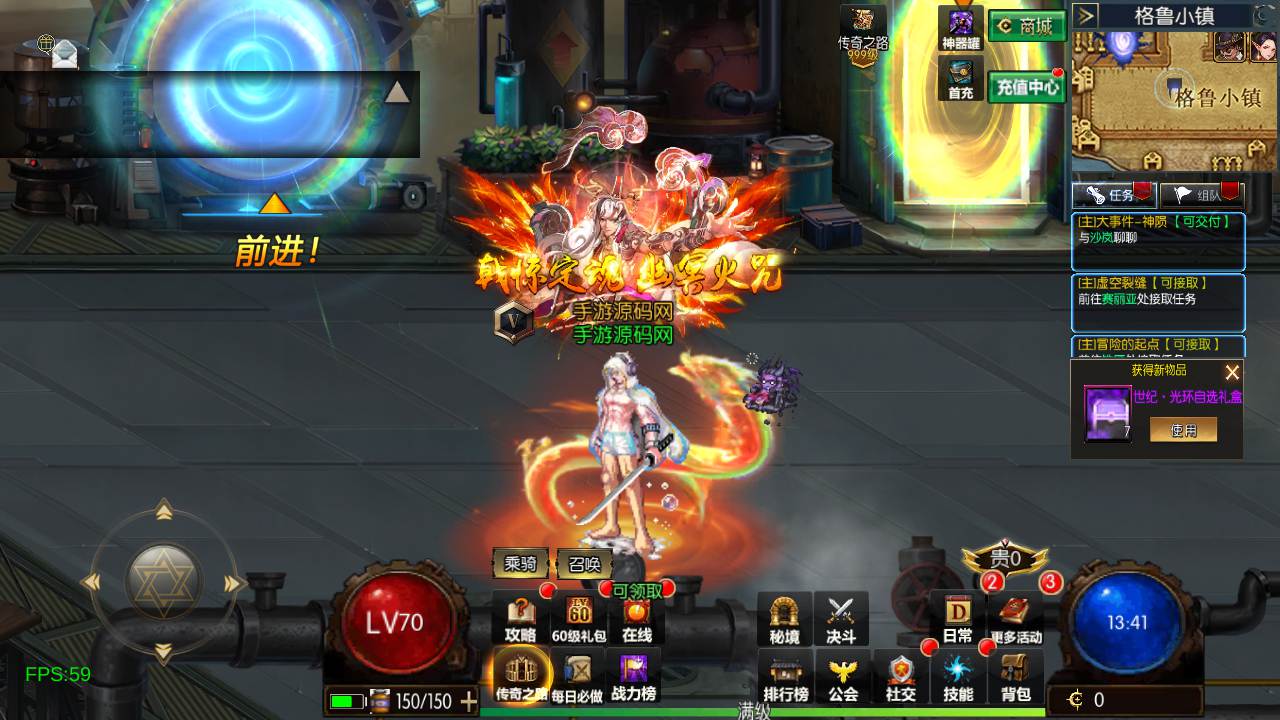Use the 世纪·光环自选礼盒 item
1280x720 pixels.
[x=1183, y=430]
